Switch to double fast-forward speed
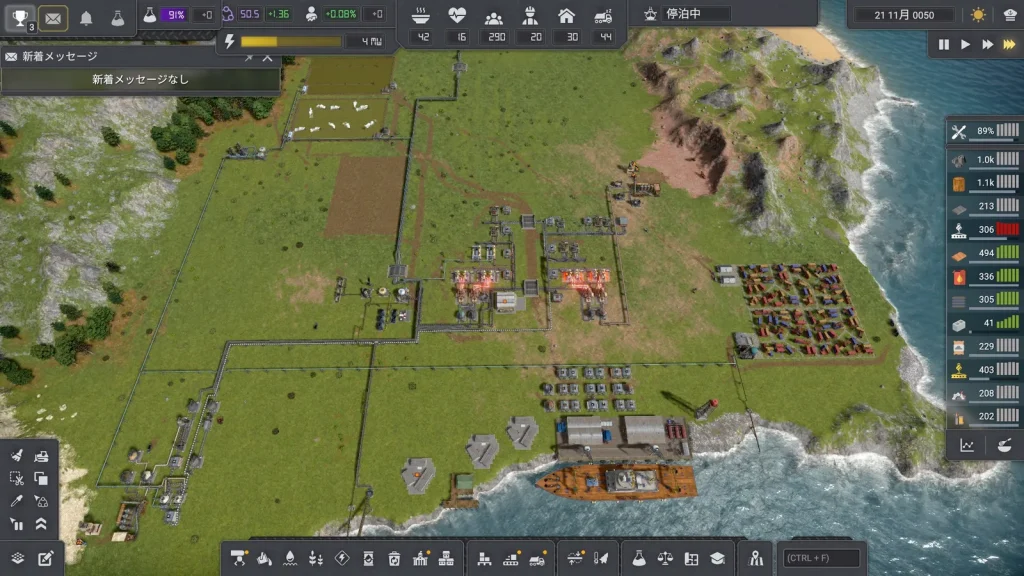The image size is (1024, 576). point(987,45)
